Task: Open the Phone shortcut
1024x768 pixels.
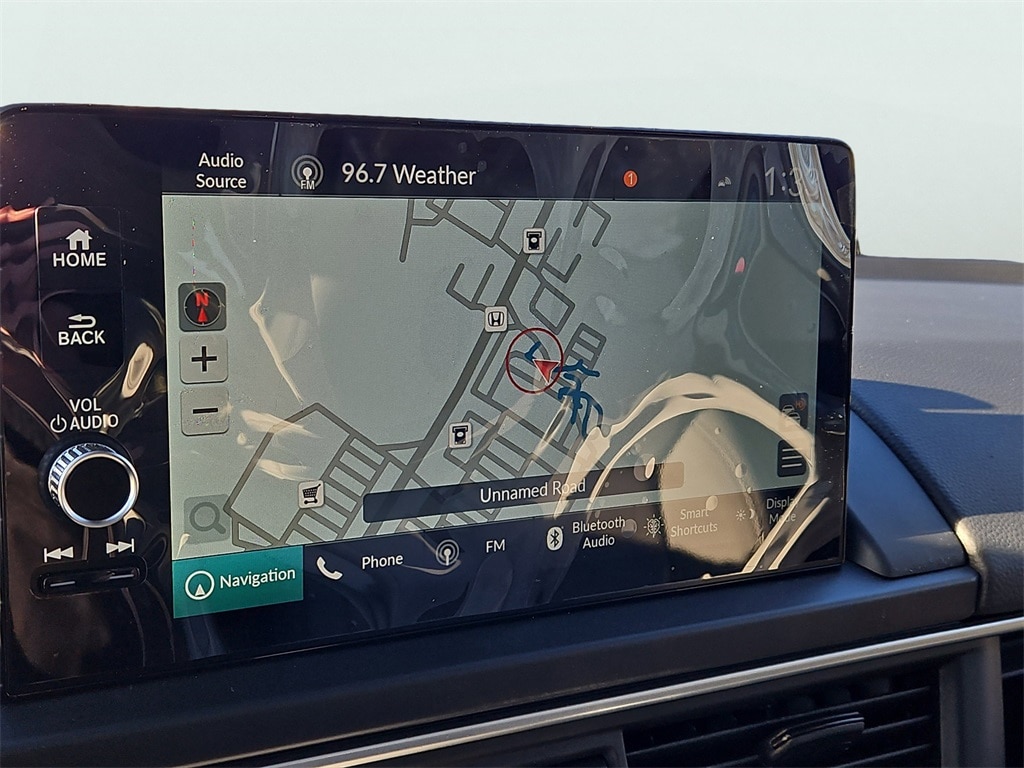Action: [361, 563]
